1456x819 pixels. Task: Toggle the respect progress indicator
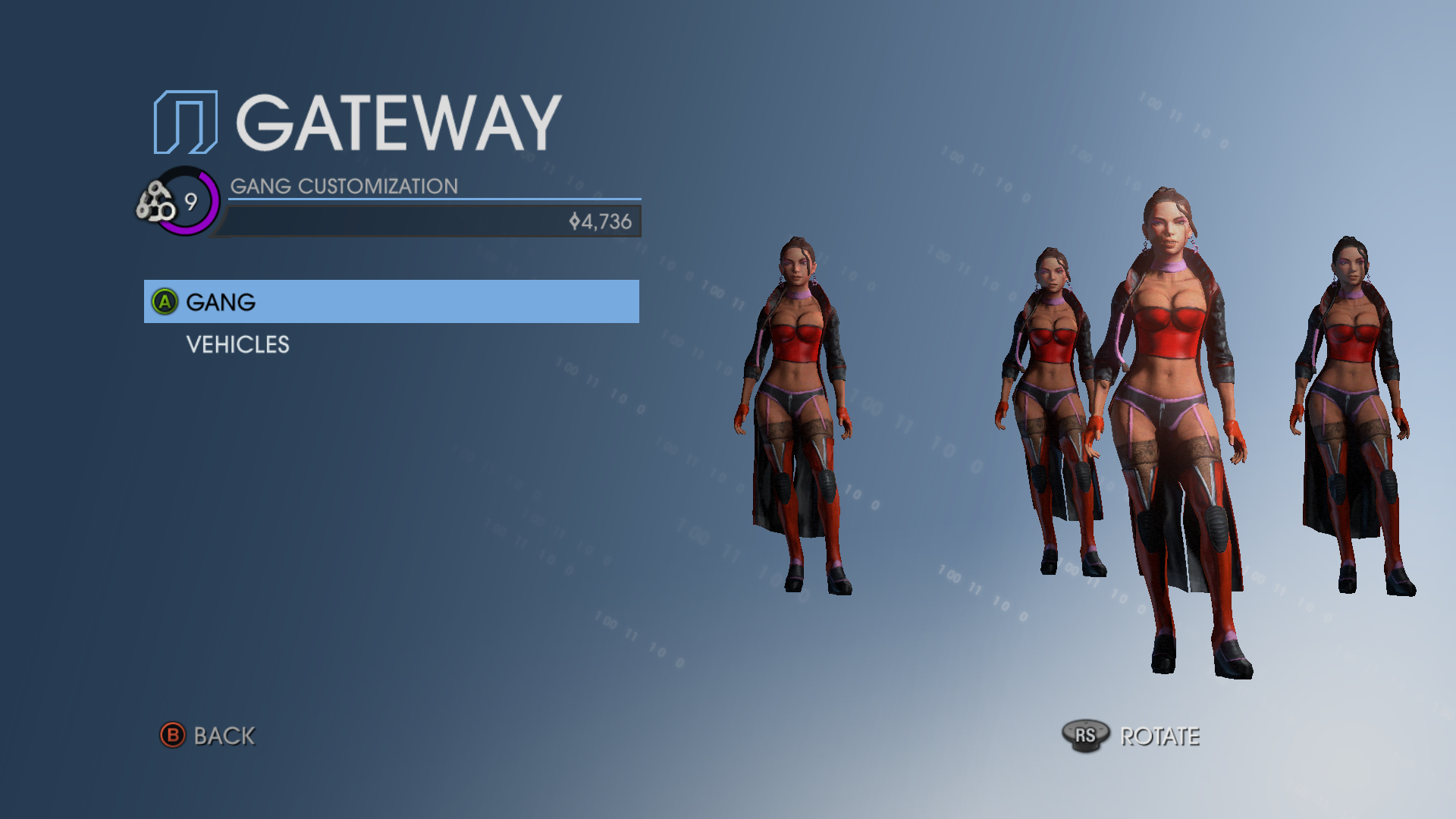coord(191,202)
